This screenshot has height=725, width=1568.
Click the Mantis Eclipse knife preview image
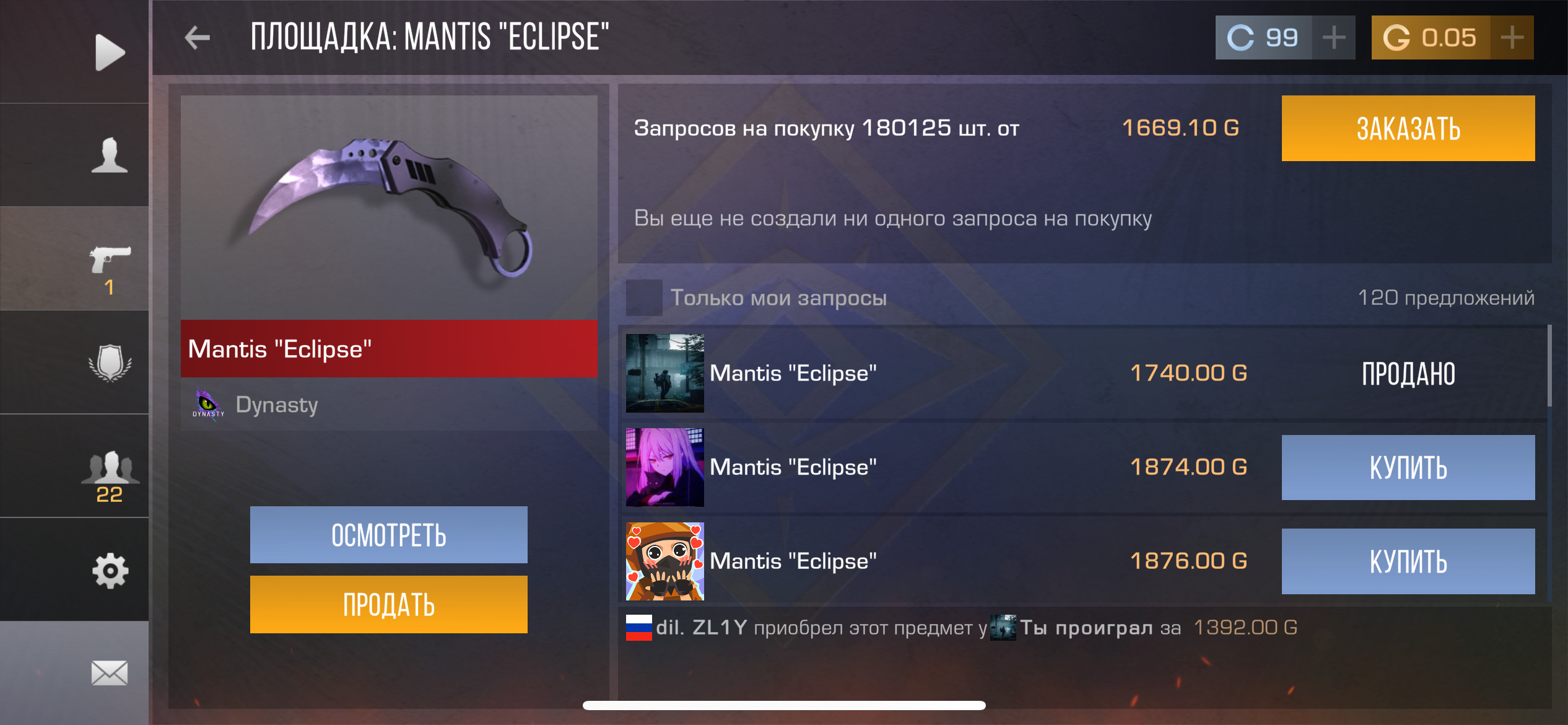tap(388, 204)
